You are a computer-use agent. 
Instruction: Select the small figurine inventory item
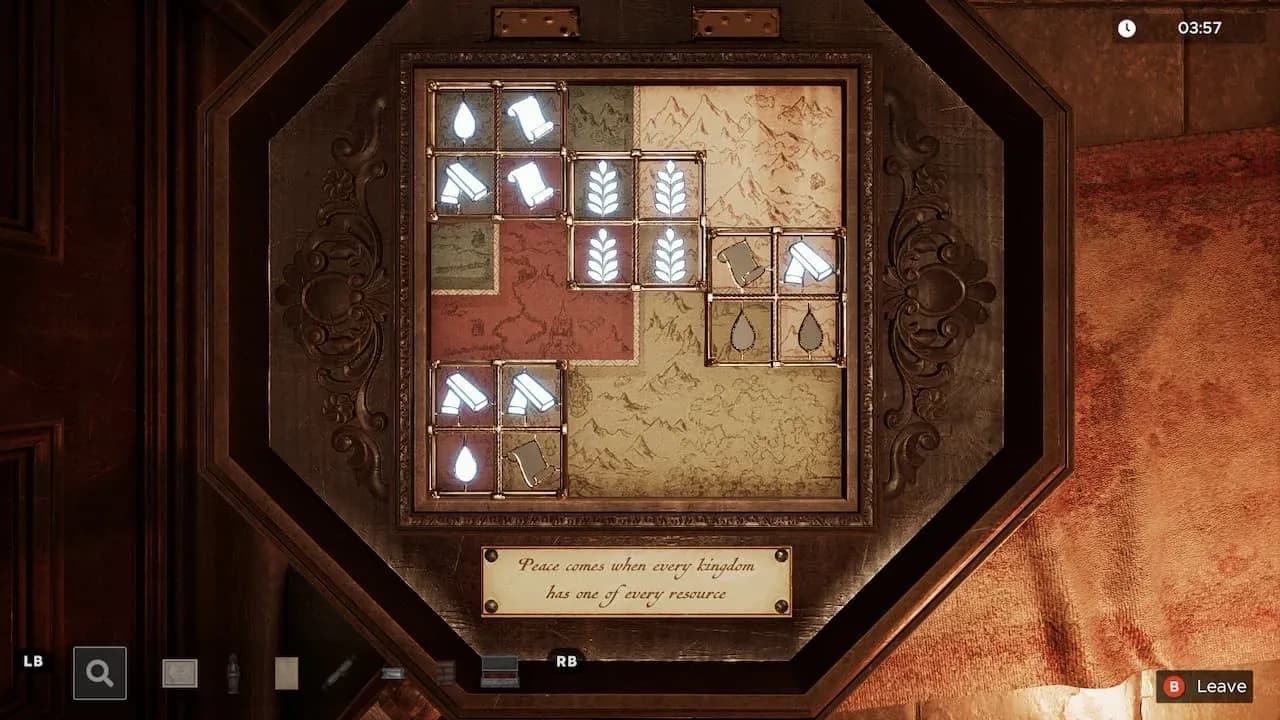click(x=233, y=673)
